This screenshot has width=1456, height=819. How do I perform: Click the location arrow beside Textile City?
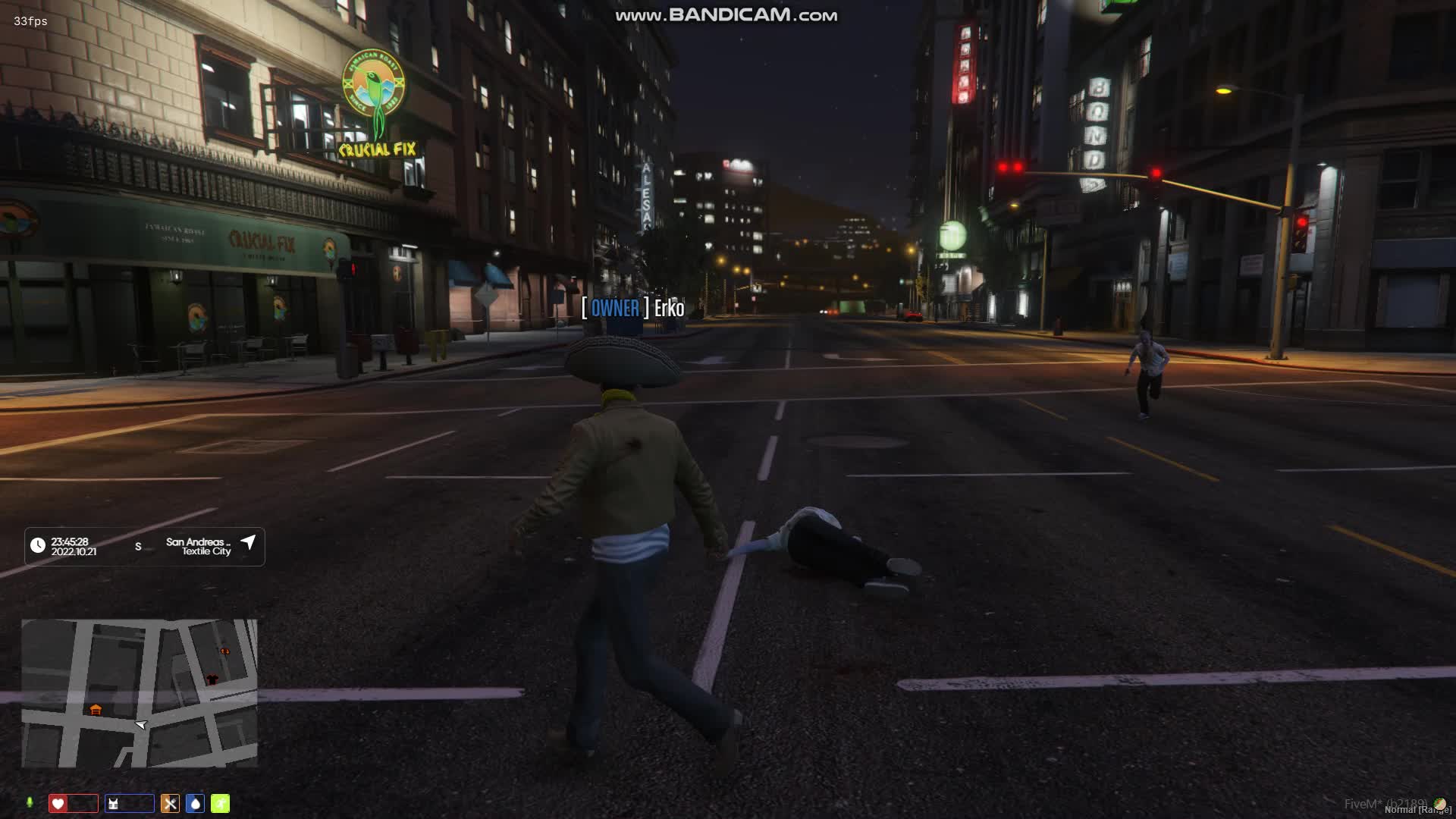248,542
